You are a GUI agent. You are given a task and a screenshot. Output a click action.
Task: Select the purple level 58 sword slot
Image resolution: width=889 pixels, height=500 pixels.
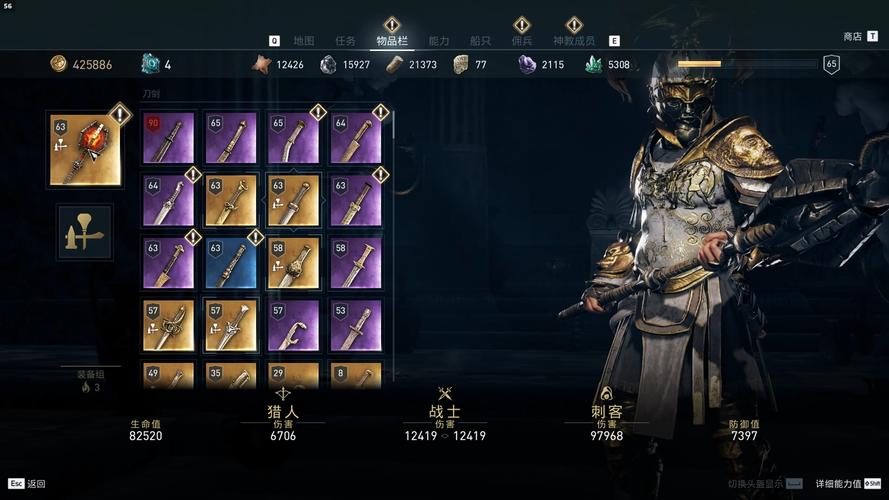(355, 263)
